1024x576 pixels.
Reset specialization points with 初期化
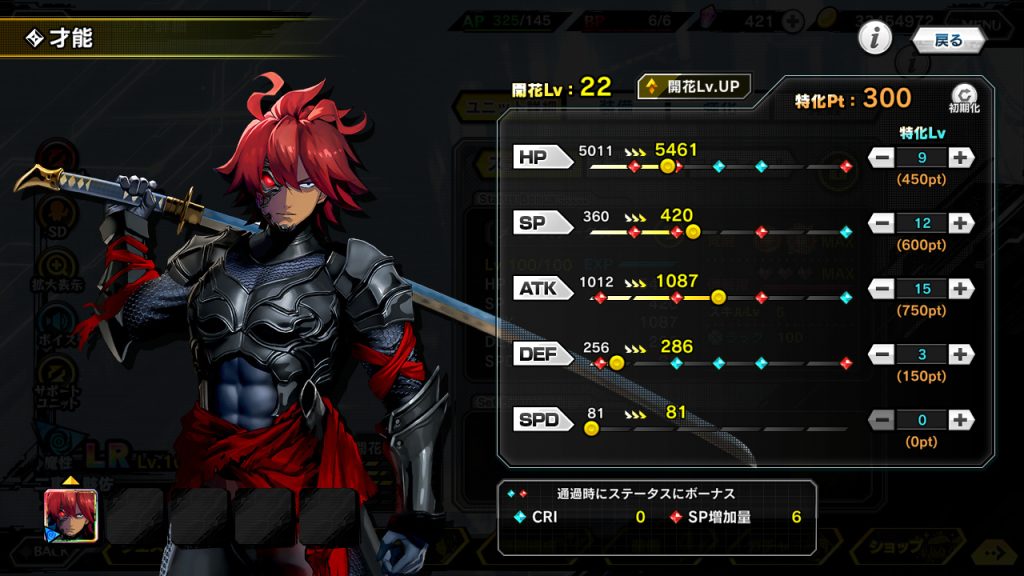click(x=962, y=97)
